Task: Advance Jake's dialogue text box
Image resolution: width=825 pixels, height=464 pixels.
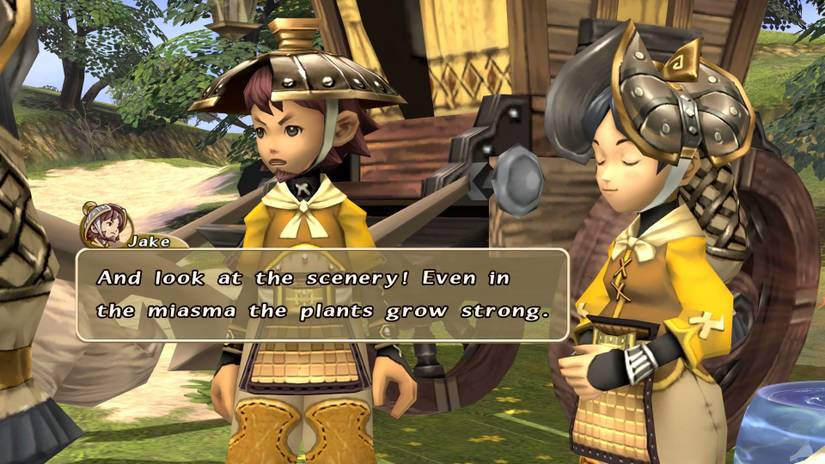Action: click(323, 294)
